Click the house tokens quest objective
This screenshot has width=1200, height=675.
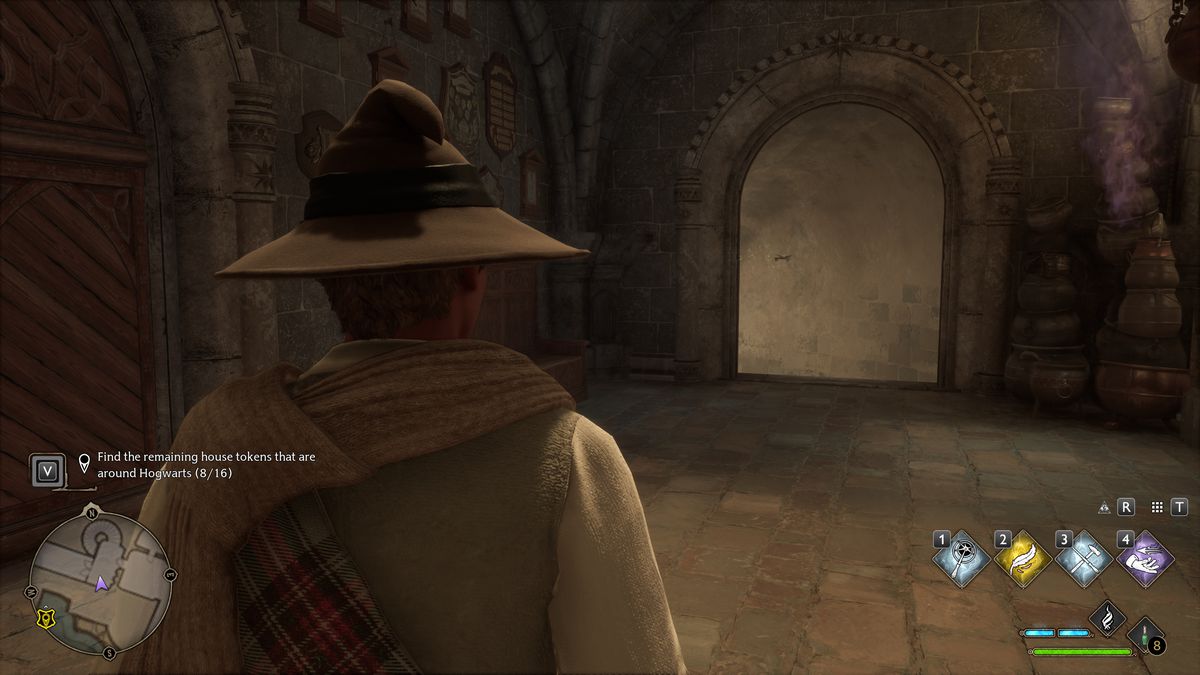click(x=206, y=464)
